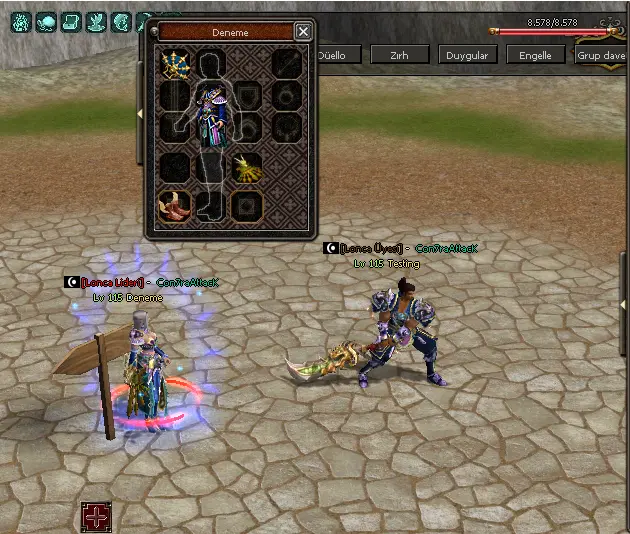The height and width of the screenshot is (534, 630).
Task: Send a Grup davet invite
Action: [x=601, y=55]
